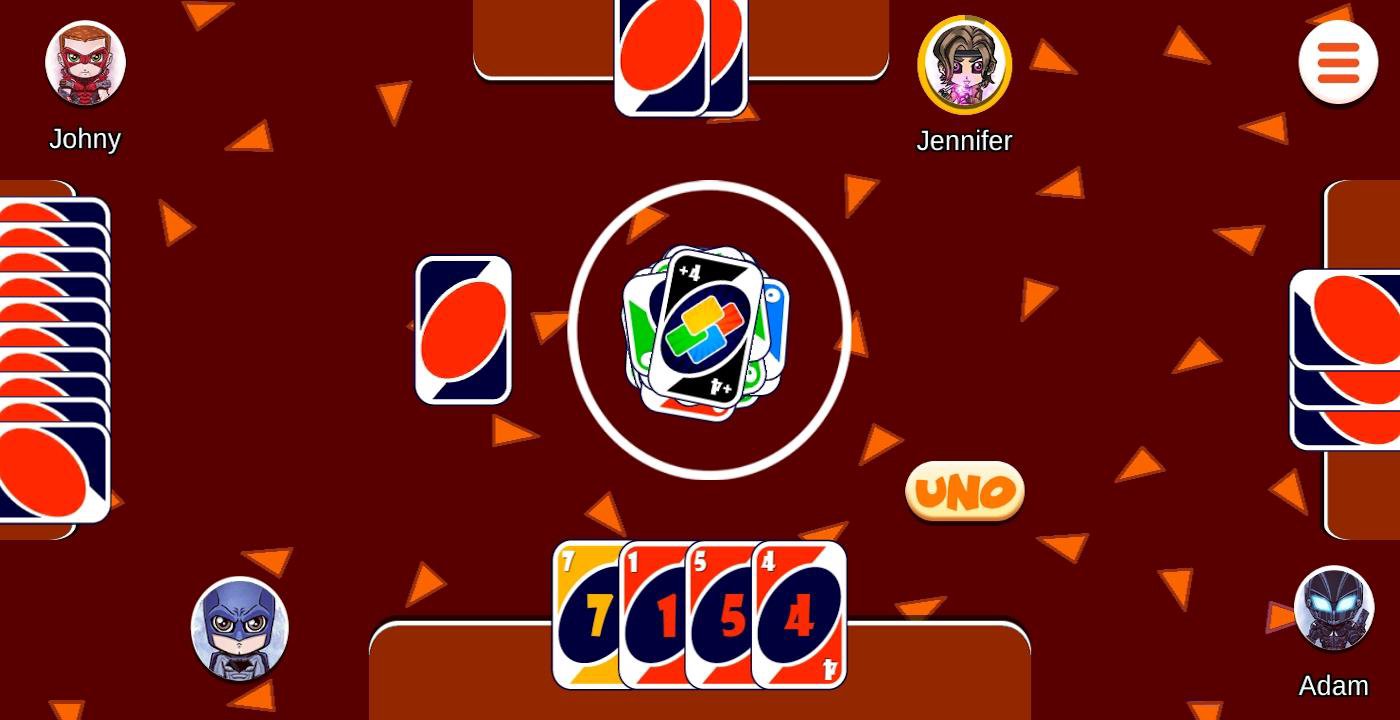Click Jennifer's avatar portrait
The height and width of the screenshot is (720, 1400).
coord(964,64)
